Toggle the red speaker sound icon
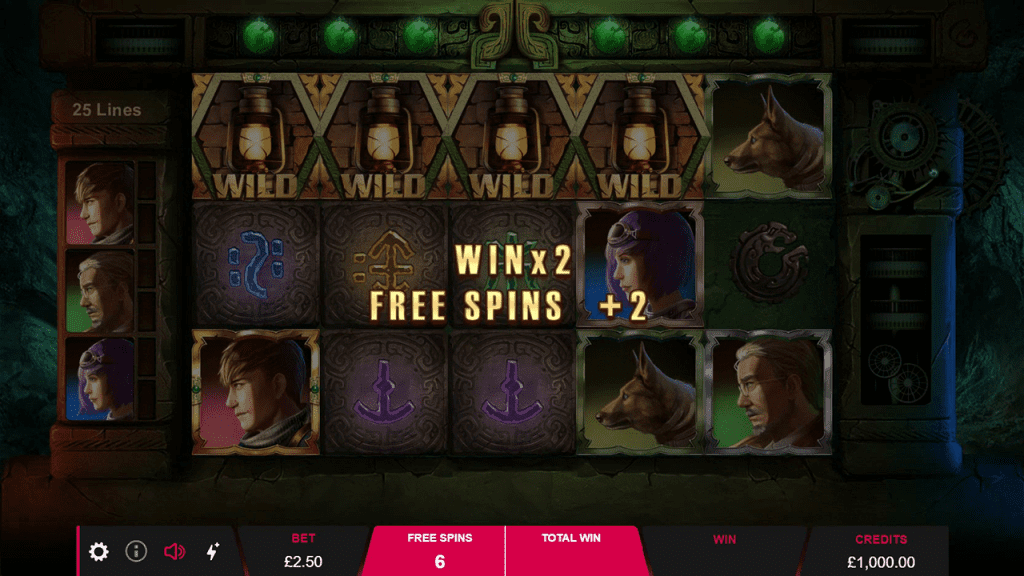1024x576 pixels. pos(175,551)
